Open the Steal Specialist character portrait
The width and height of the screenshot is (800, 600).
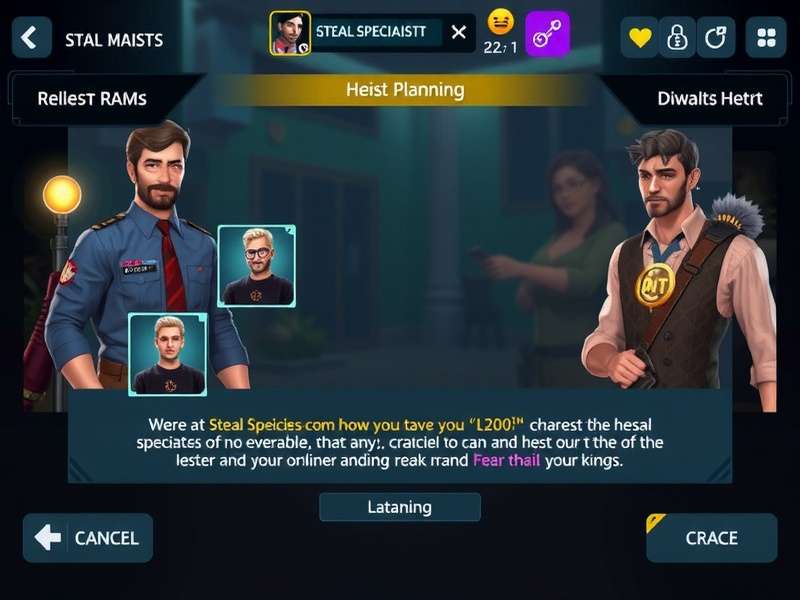click(290, 33)
